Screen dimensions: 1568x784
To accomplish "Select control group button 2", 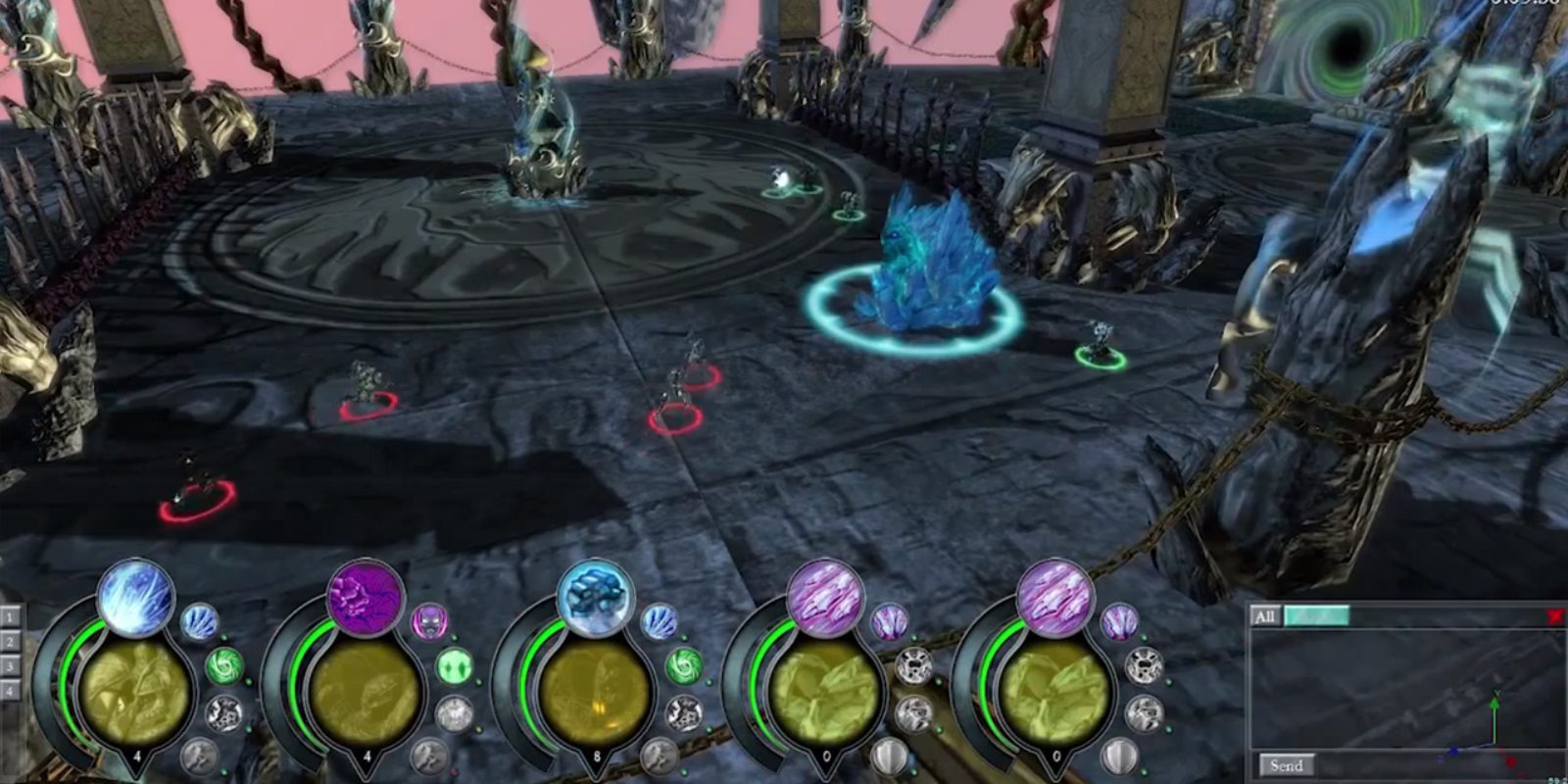I will click(x=10, y=642).
